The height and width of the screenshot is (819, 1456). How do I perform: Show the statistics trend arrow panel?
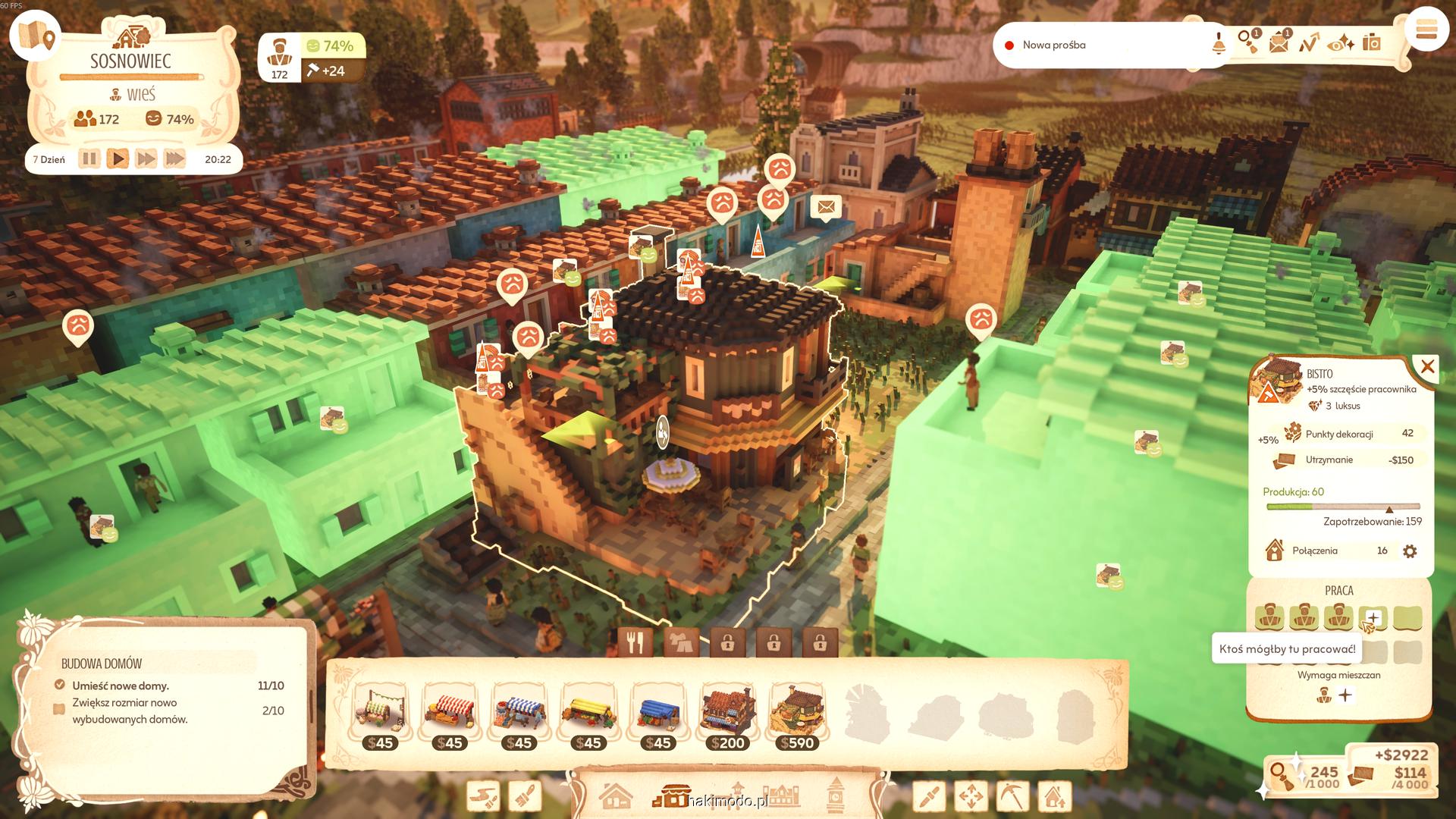[x=1309, y=43]
